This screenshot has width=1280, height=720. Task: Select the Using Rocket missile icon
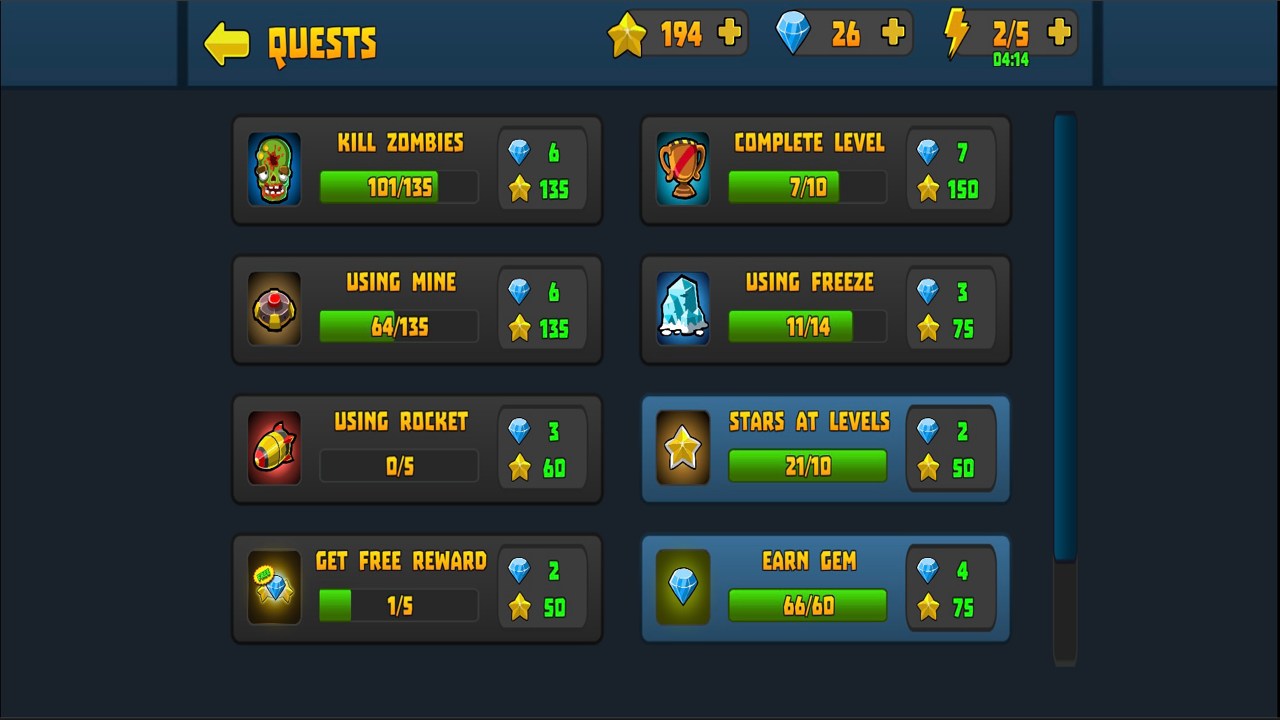pos(274,448)
